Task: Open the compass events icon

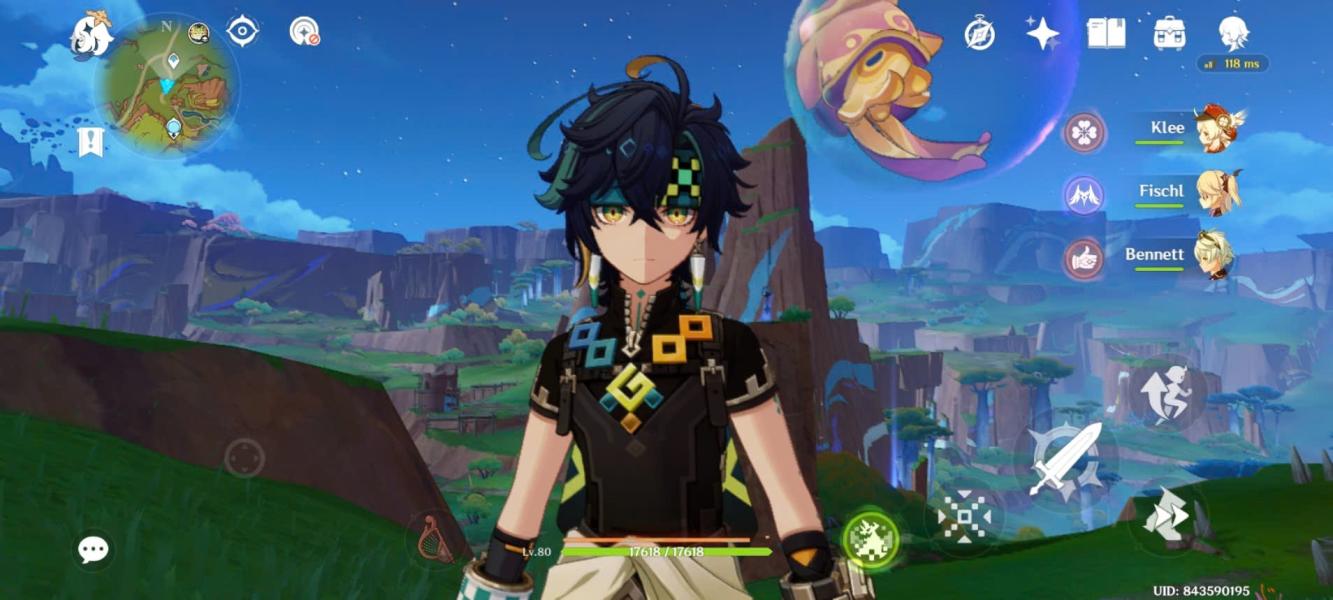Action: 979,33
